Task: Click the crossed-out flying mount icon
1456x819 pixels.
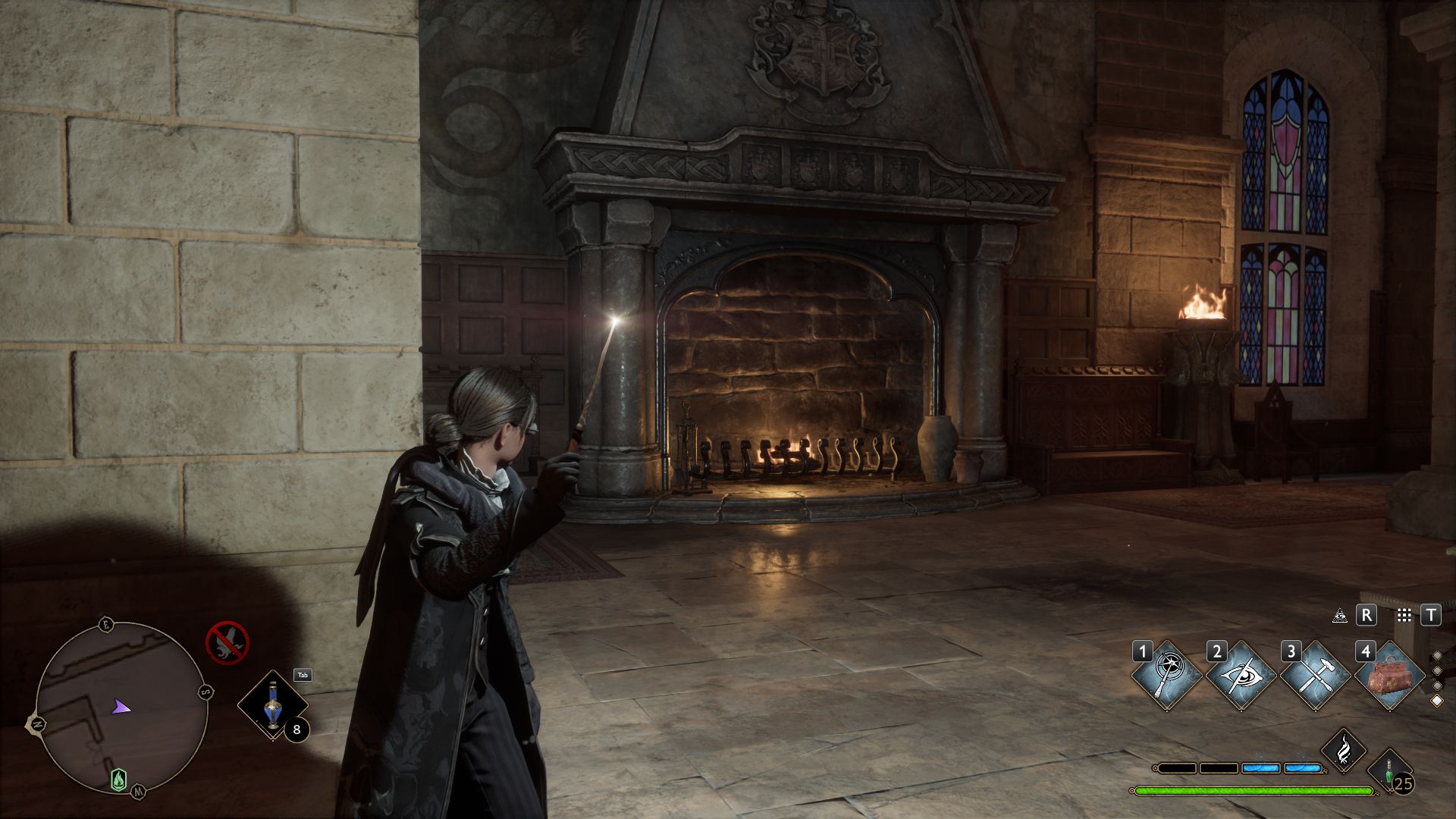Action: pyautogui.click(x=227, y=642)
